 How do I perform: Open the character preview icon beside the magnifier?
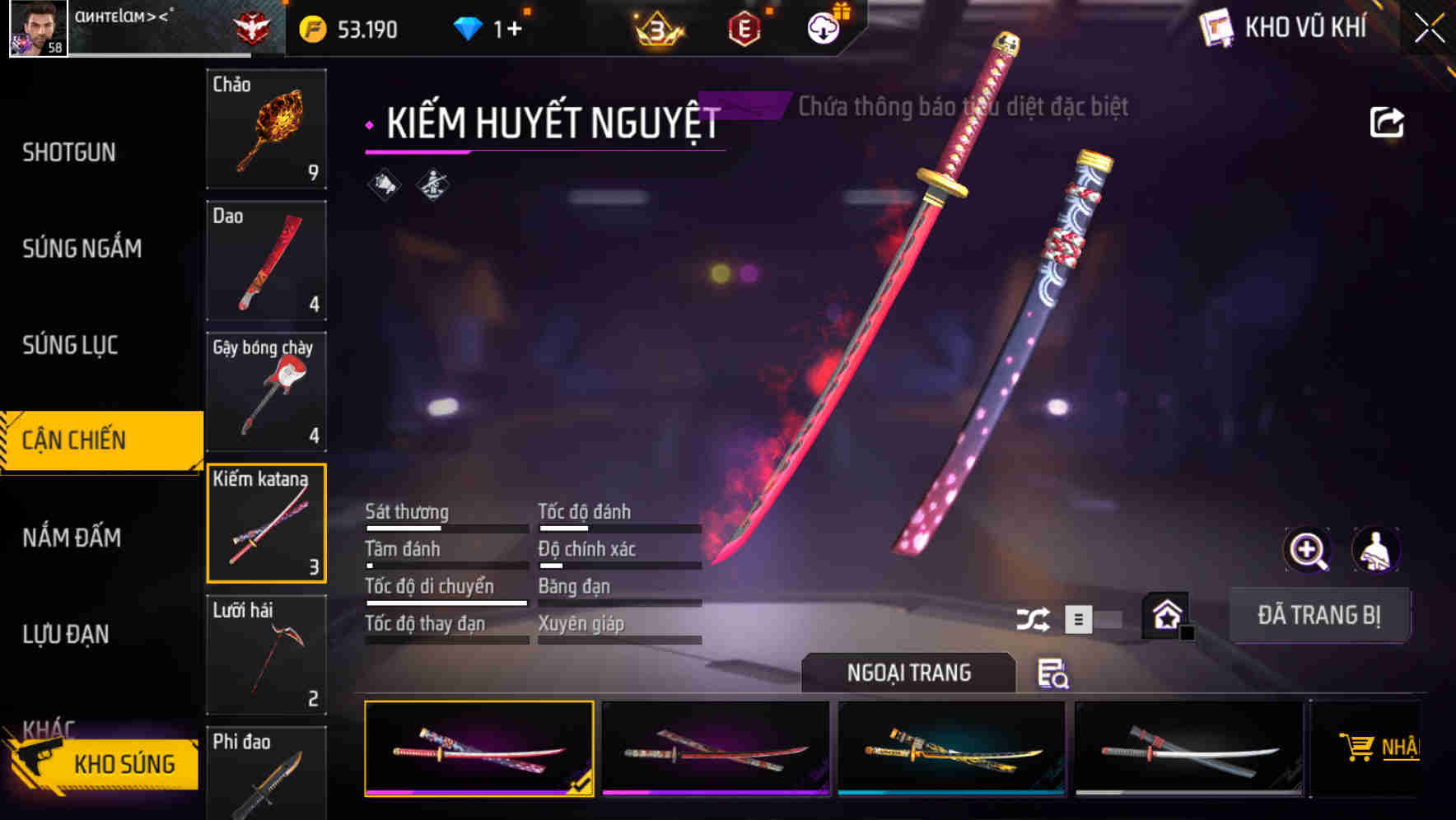(1376, 549)
